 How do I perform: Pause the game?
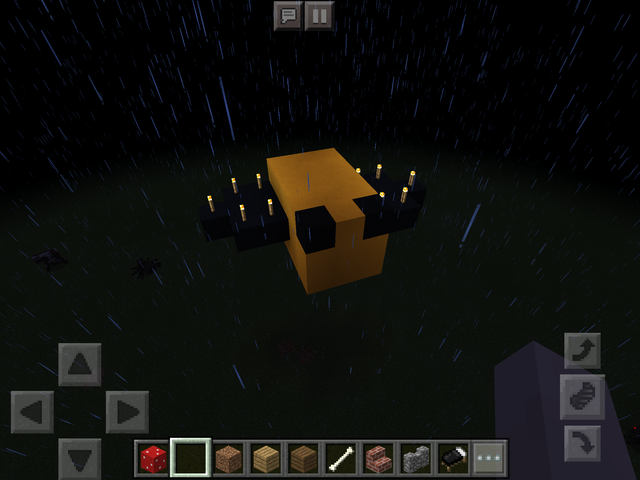(319, 16)
